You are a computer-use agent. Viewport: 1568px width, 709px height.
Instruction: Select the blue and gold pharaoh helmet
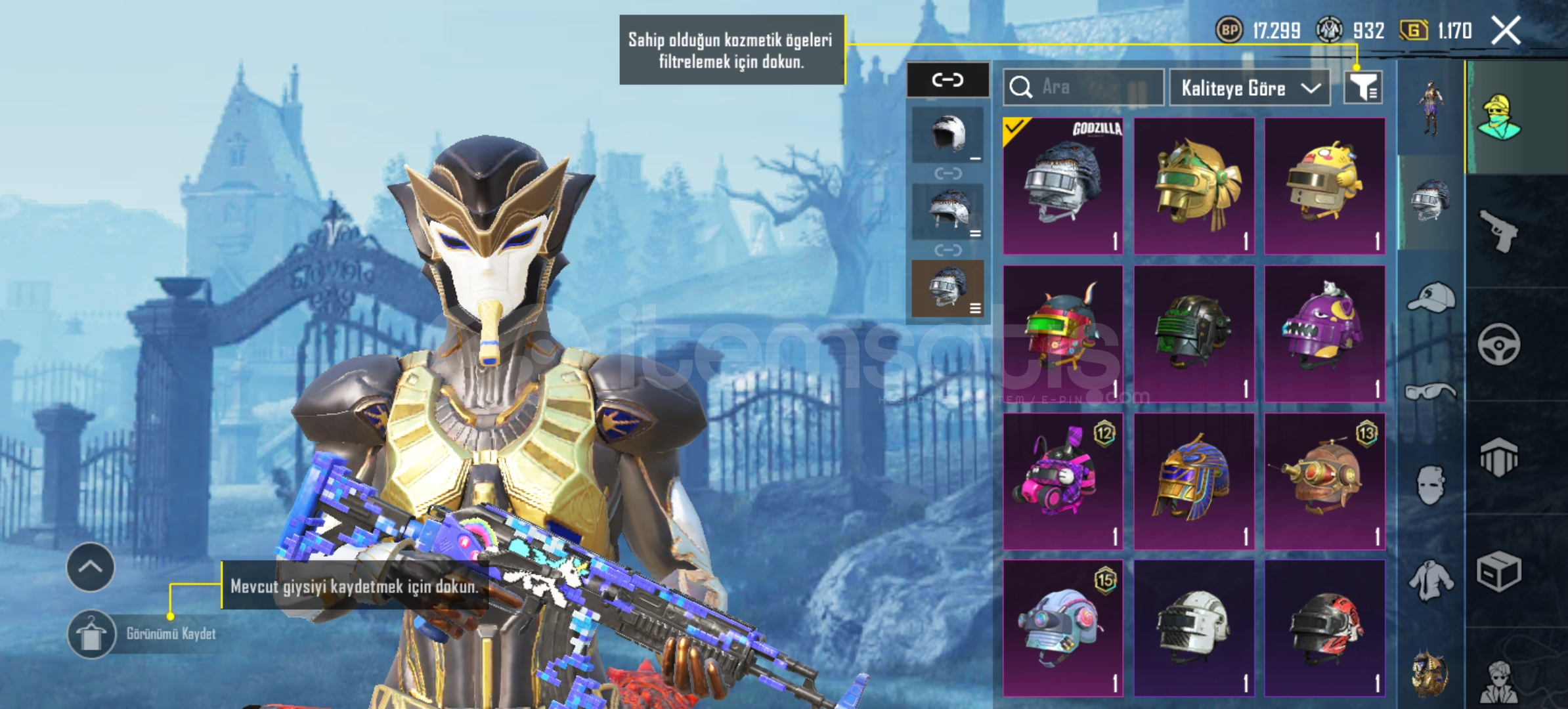point(1194,481)
